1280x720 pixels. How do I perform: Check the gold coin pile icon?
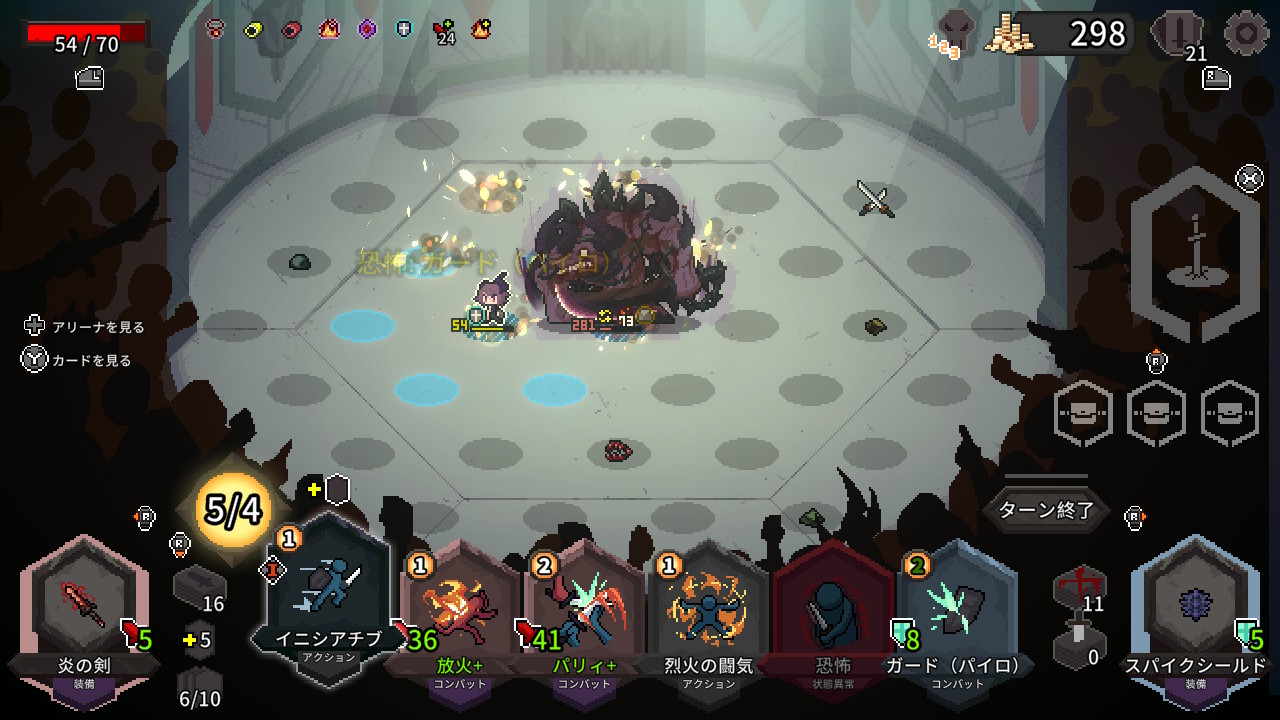coord(1009,35)
